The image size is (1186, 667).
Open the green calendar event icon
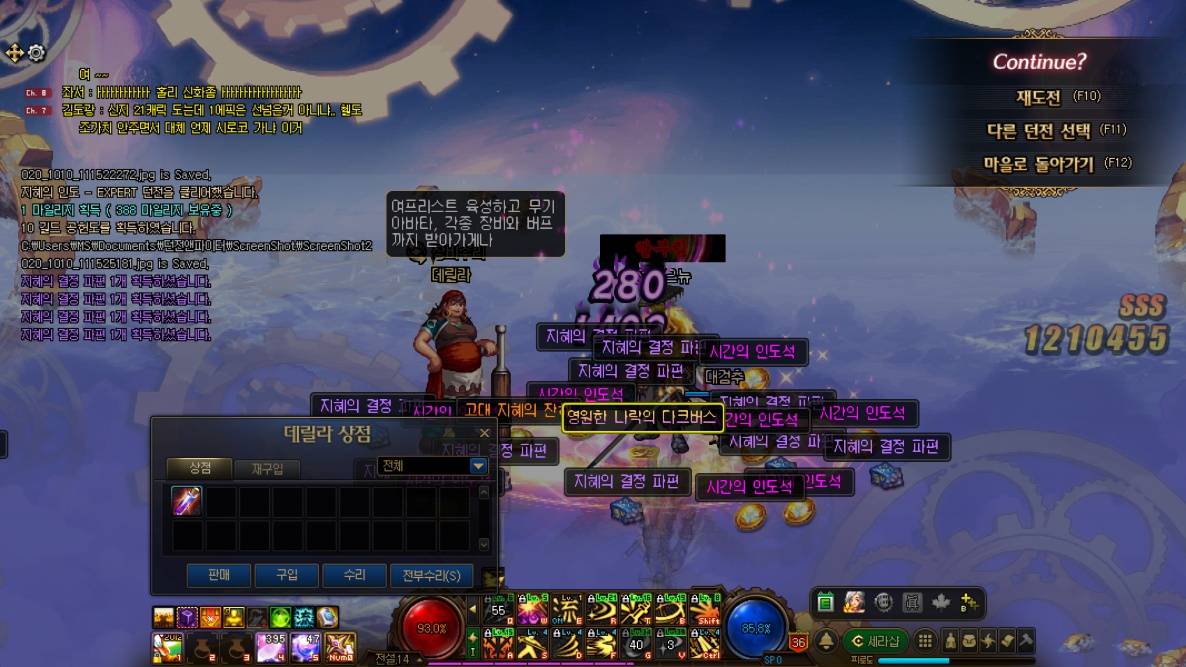(x=825, y=602)
